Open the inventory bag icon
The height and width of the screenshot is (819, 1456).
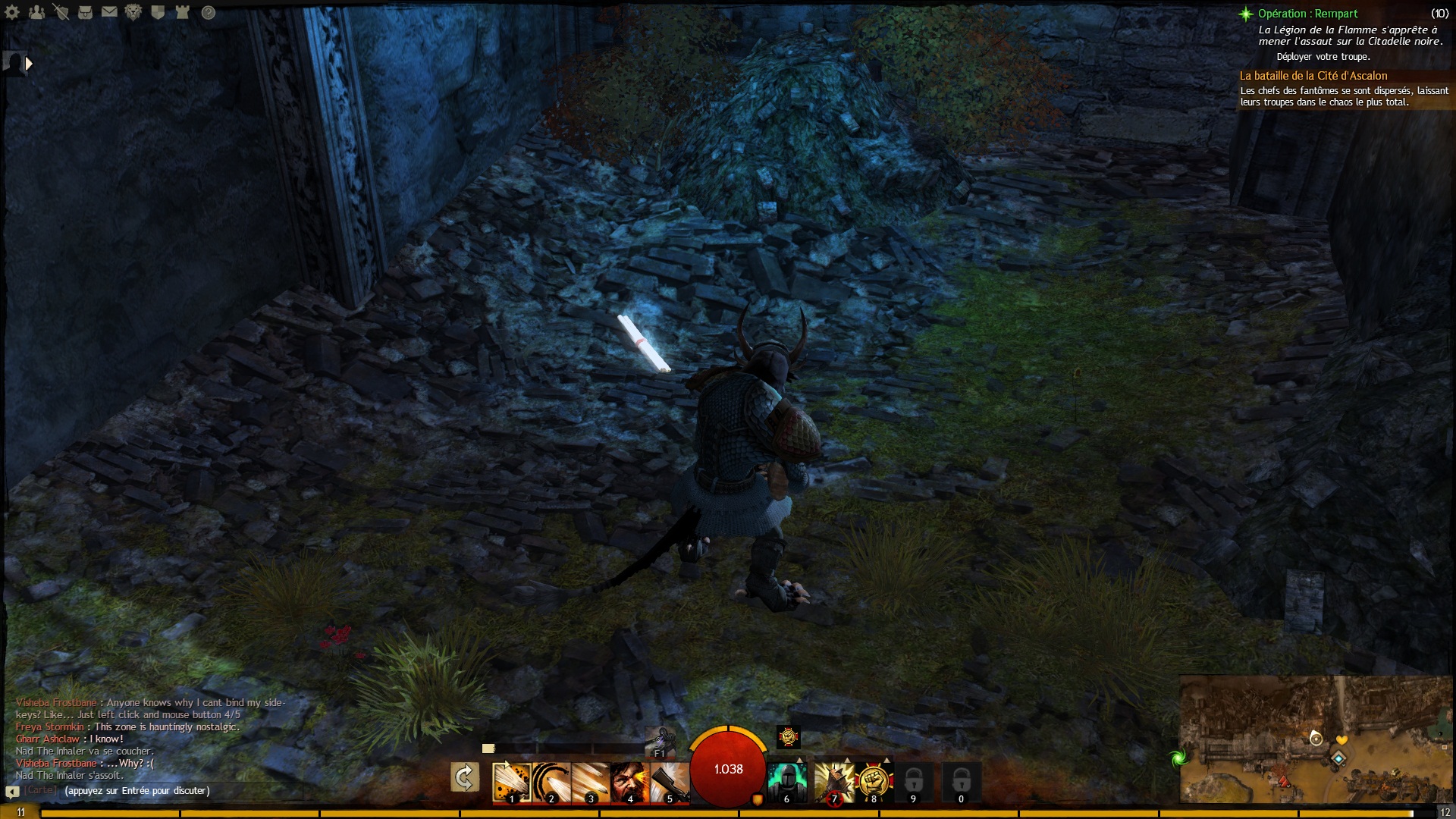pyautogui.click(x=85, y=12)
